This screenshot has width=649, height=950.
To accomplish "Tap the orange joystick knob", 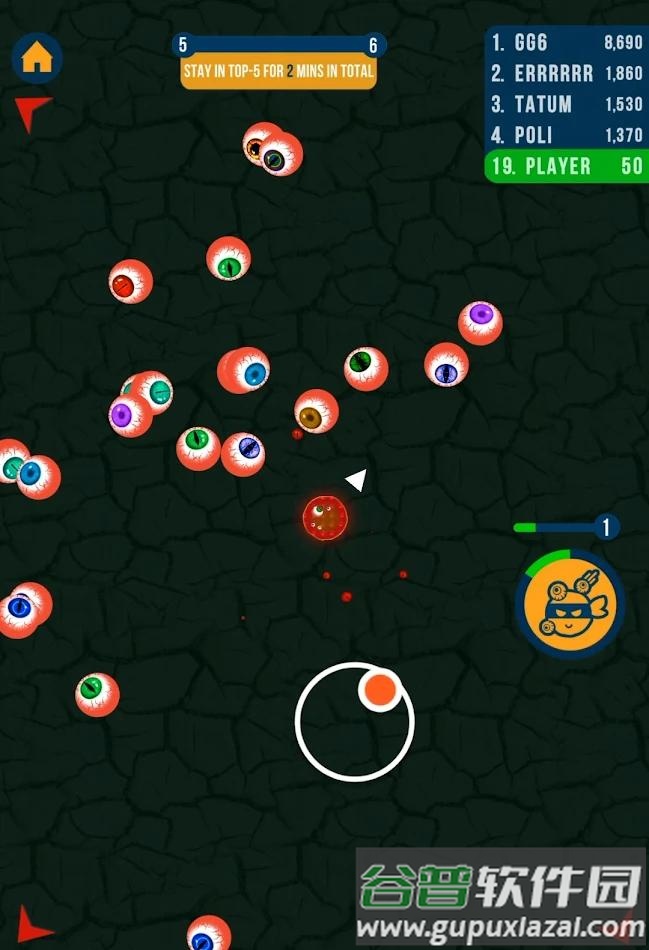I will [380, 689].
